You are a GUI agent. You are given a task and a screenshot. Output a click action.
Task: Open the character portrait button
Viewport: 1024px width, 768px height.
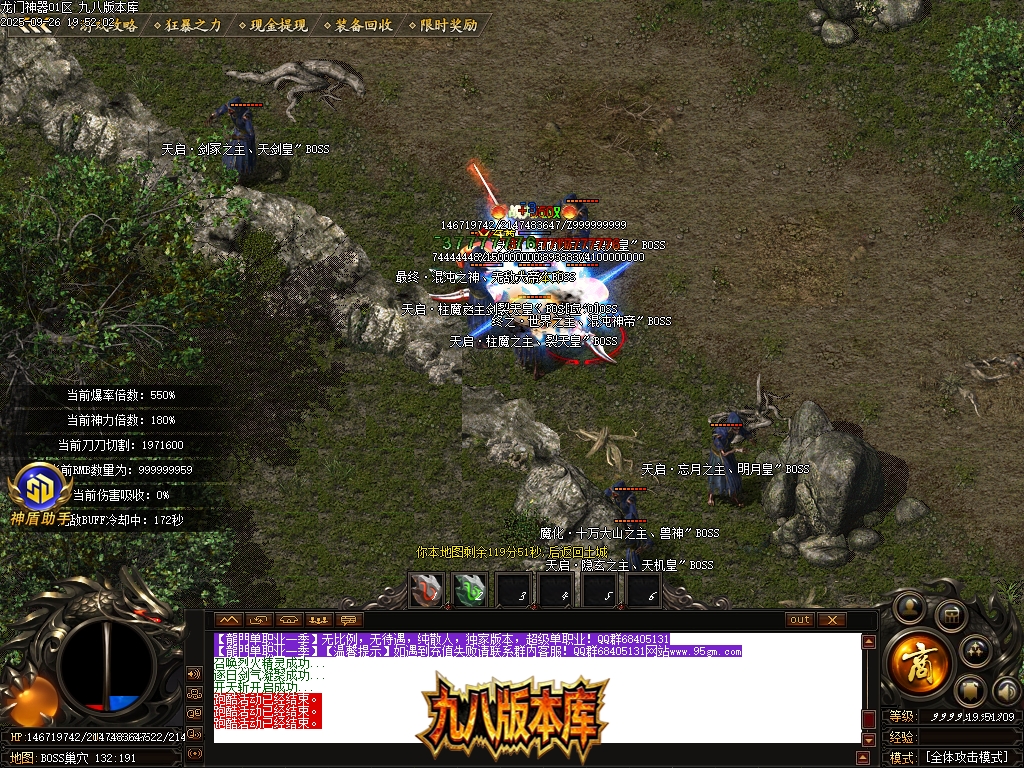(909, 606)
